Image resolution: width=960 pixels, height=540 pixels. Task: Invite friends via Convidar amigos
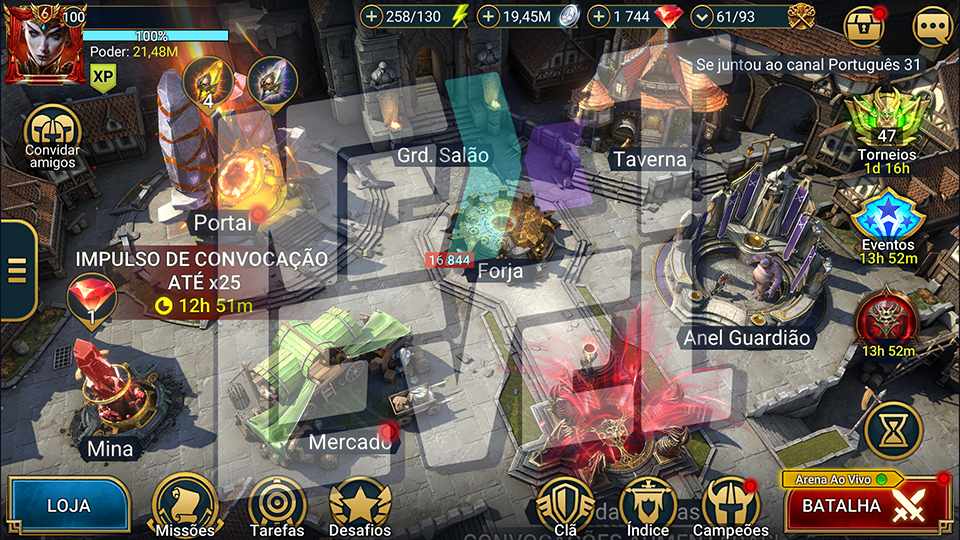[x=52, y=135]
